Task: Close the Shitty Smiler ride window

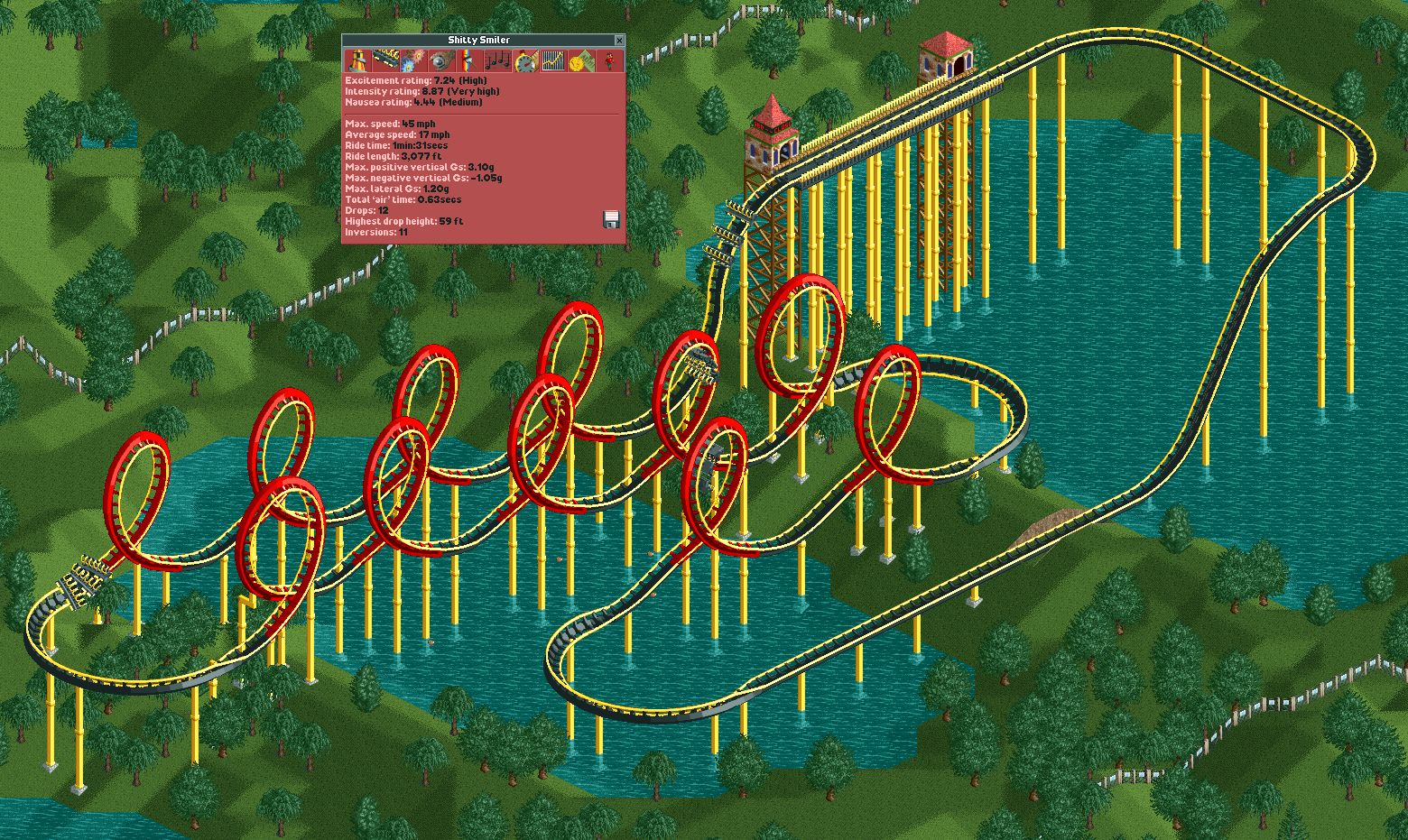Action: [619, 40]
